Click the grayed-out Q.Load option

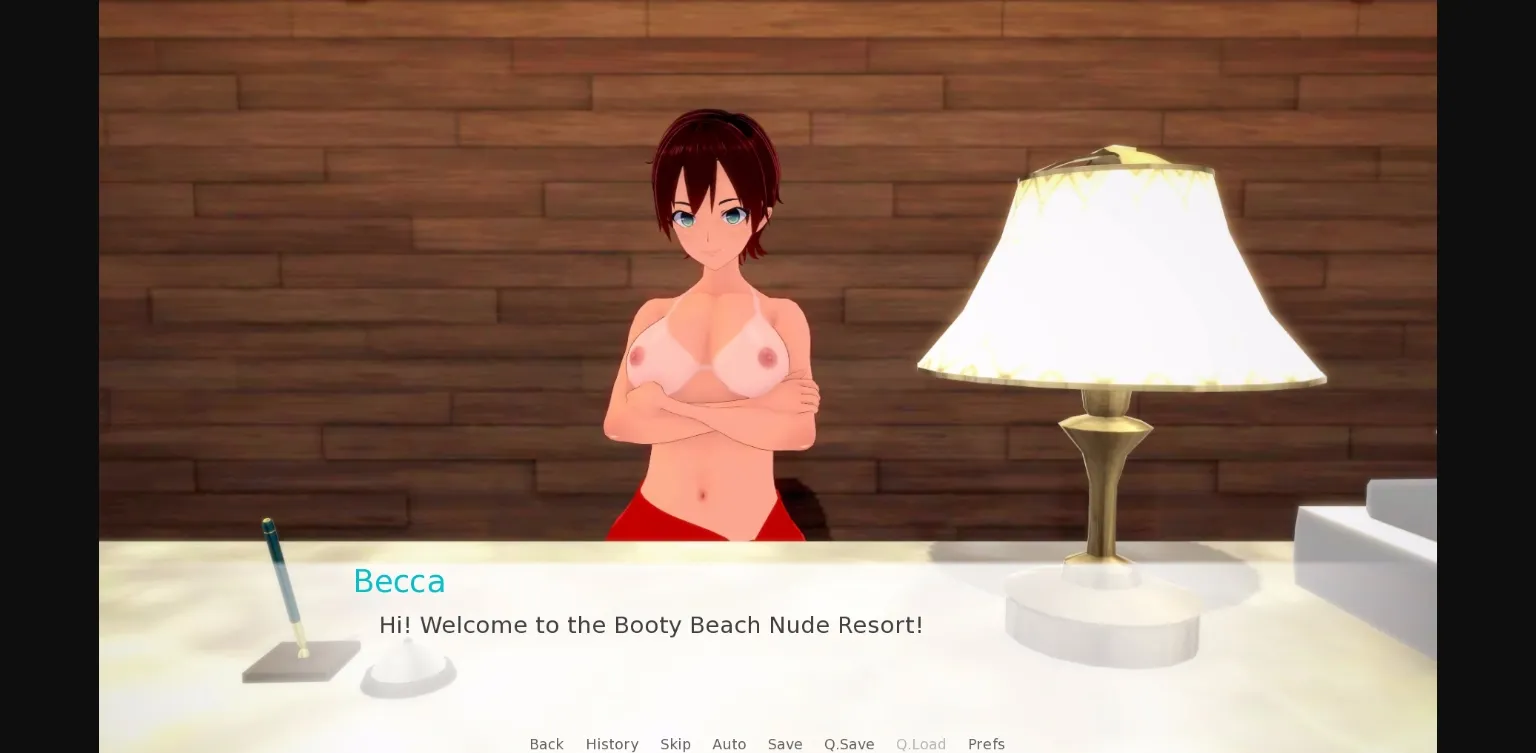(921, 744)
